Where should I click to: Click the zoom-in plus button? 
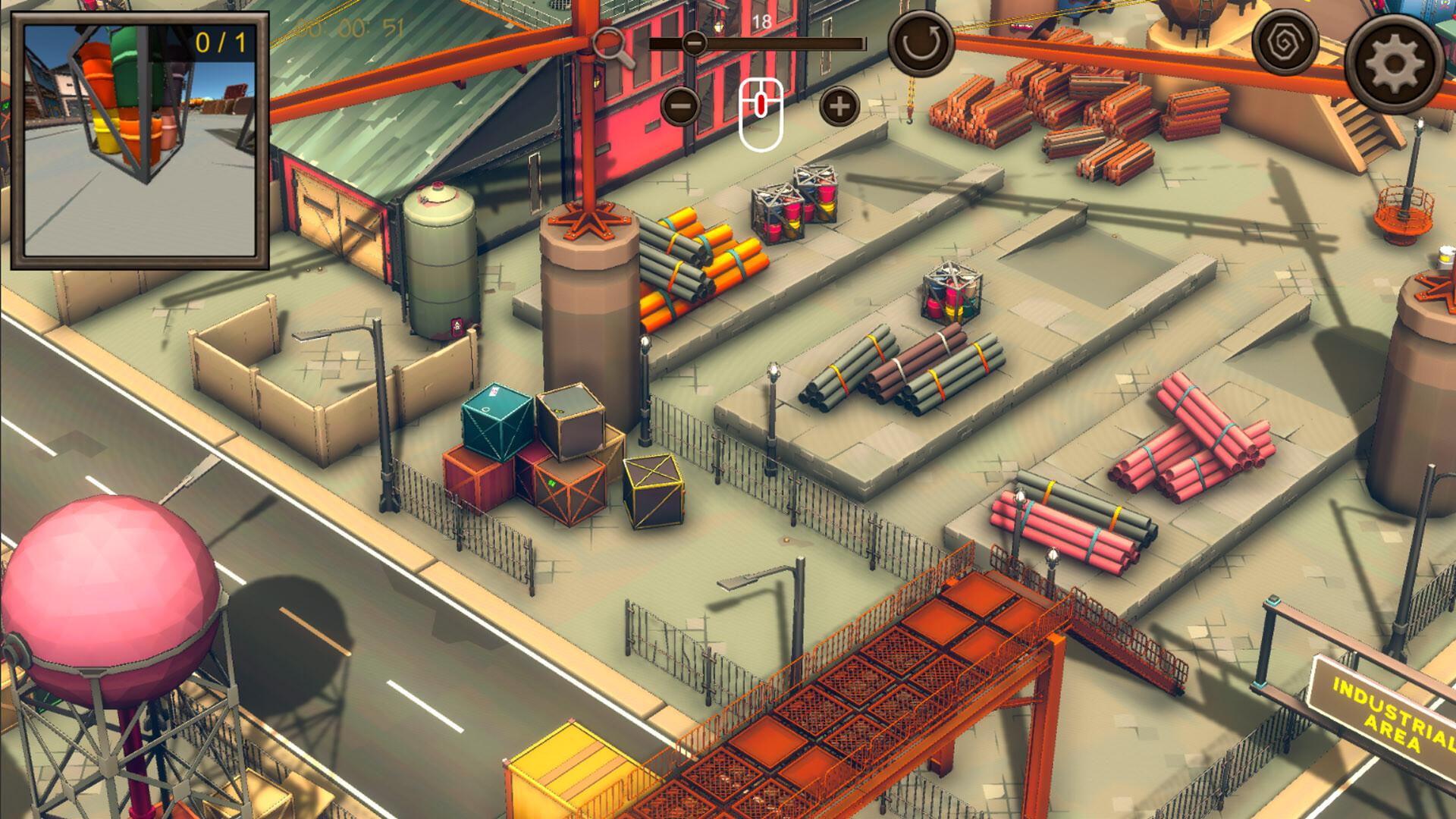pos(837,106)
